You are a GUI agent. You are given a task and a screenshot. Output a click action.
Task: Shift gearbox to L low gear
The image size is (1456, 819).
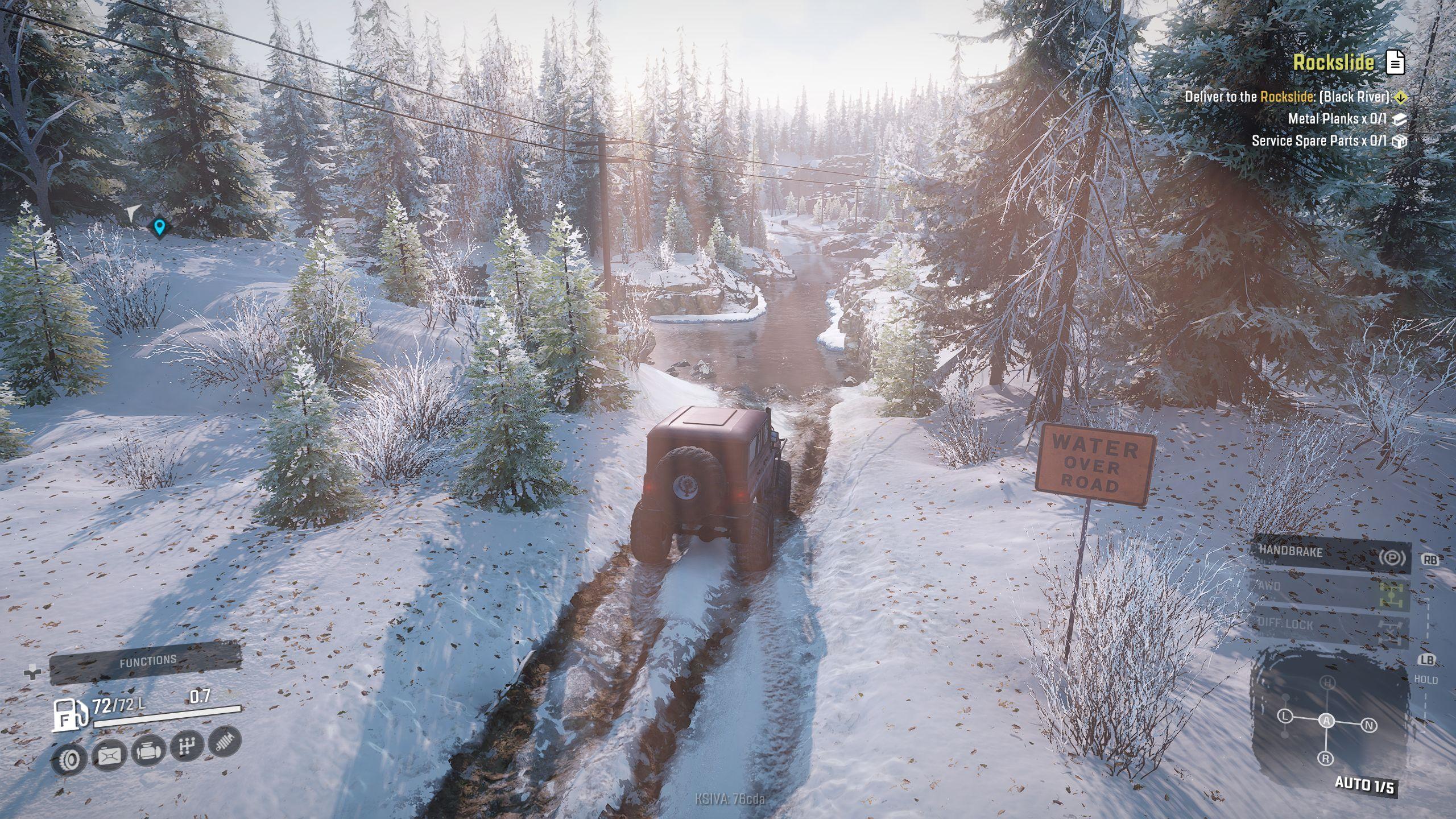1285,717
